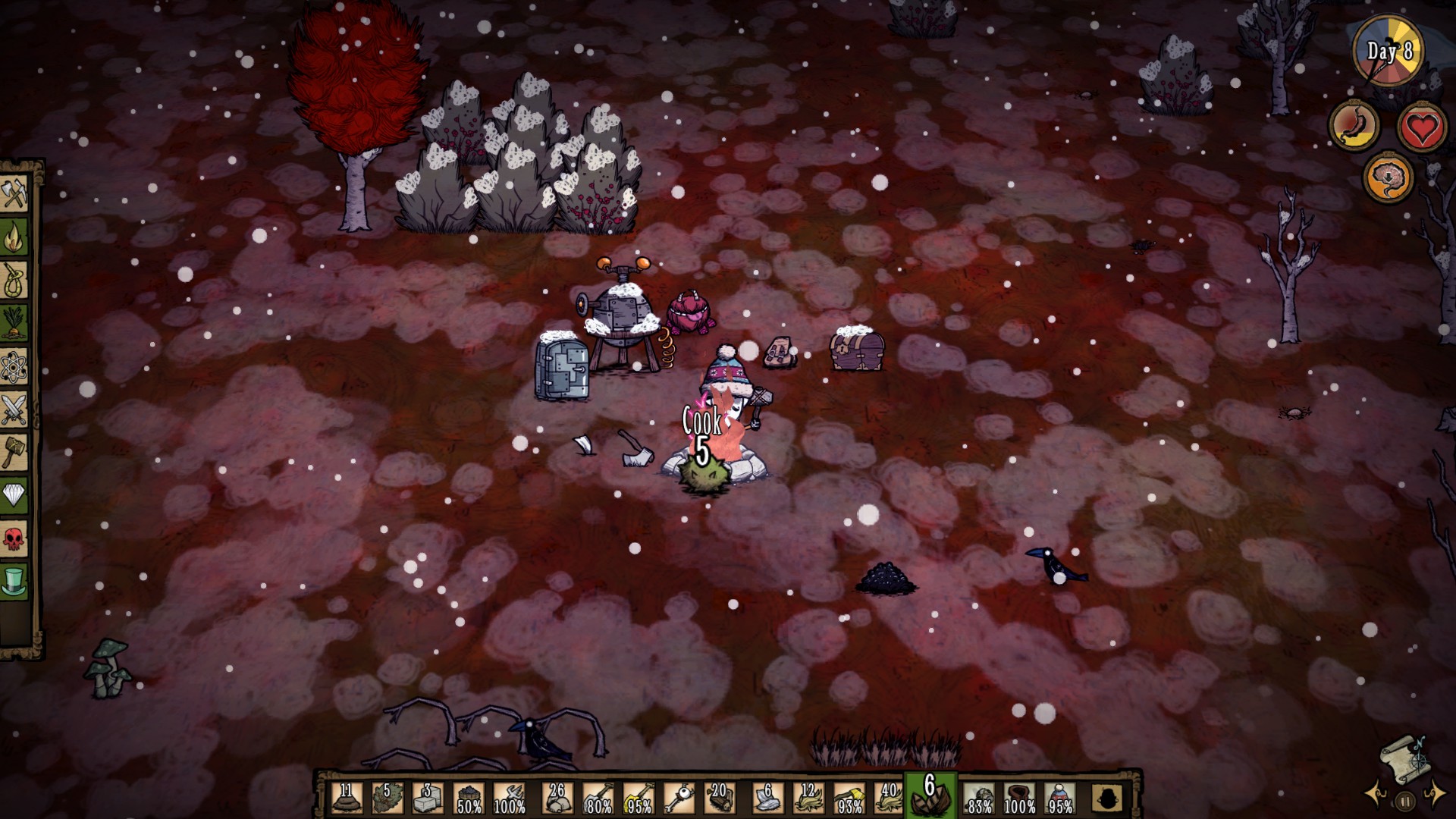The image size is (1456, 819).
Task: Open the Magic red skull tab
Action: click(x=14, y=539)
